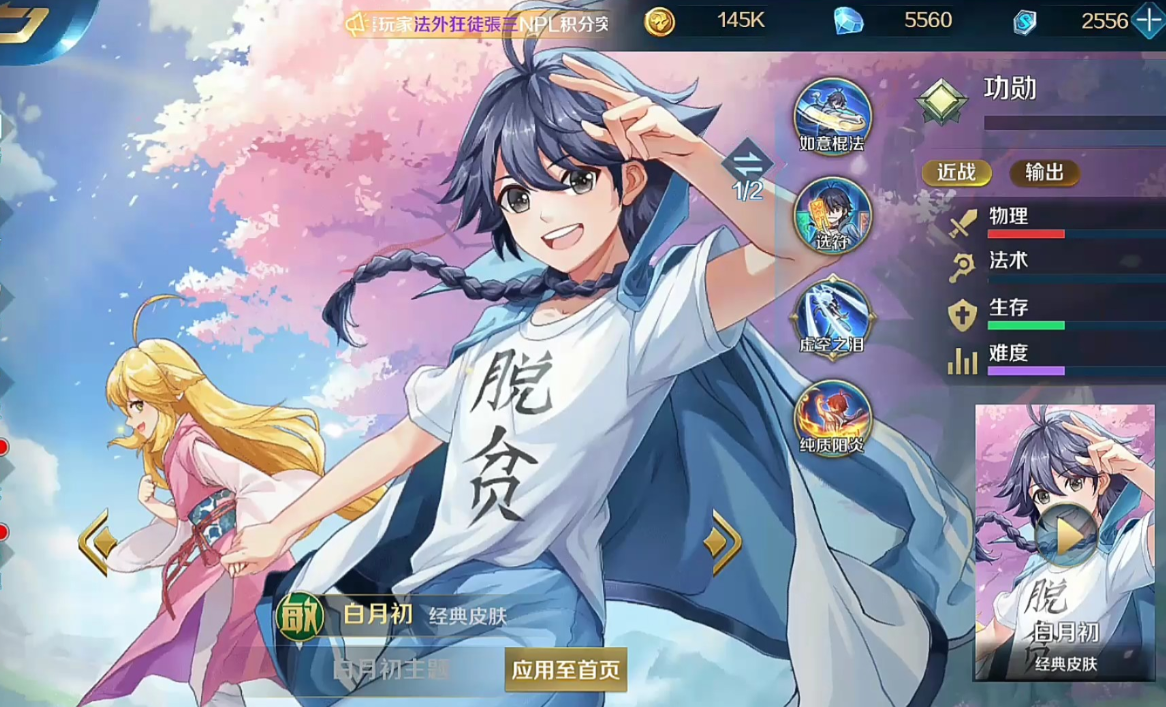View the 虚空之泪 skill icon
The image size is (1166, 707).
(x=832, y=314)
